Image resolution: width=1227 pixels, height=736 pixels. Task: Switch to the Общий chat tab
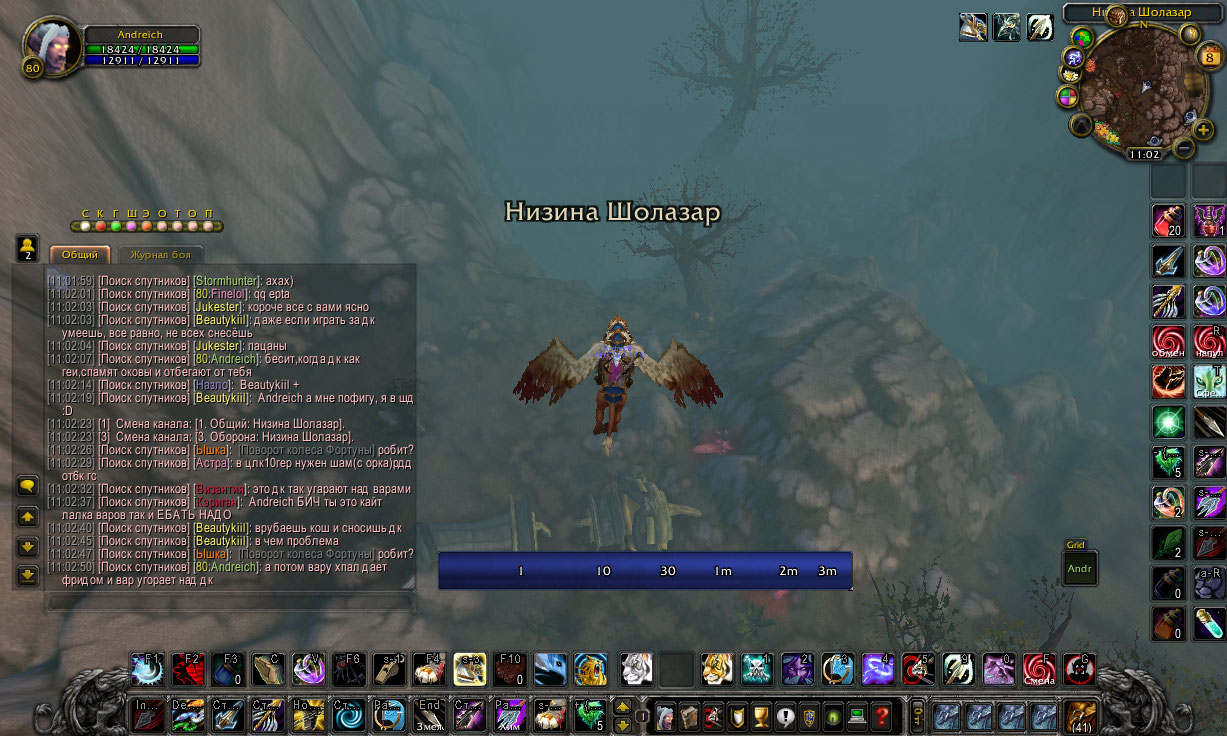[x=80, y=255]
